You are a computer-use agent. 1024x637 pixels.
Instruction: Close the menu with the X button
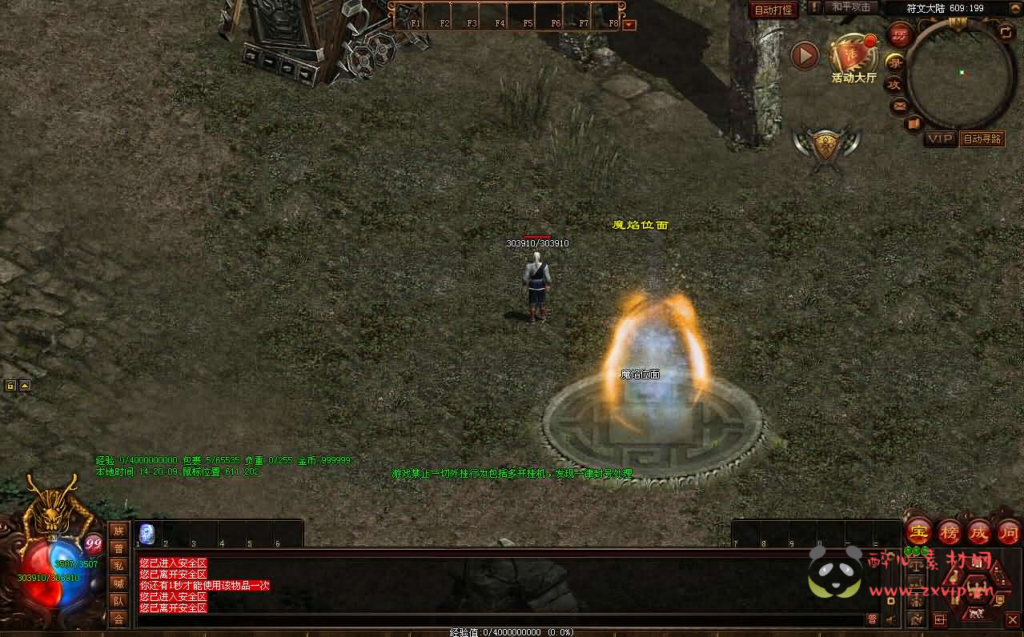[x=1011, y=620]
